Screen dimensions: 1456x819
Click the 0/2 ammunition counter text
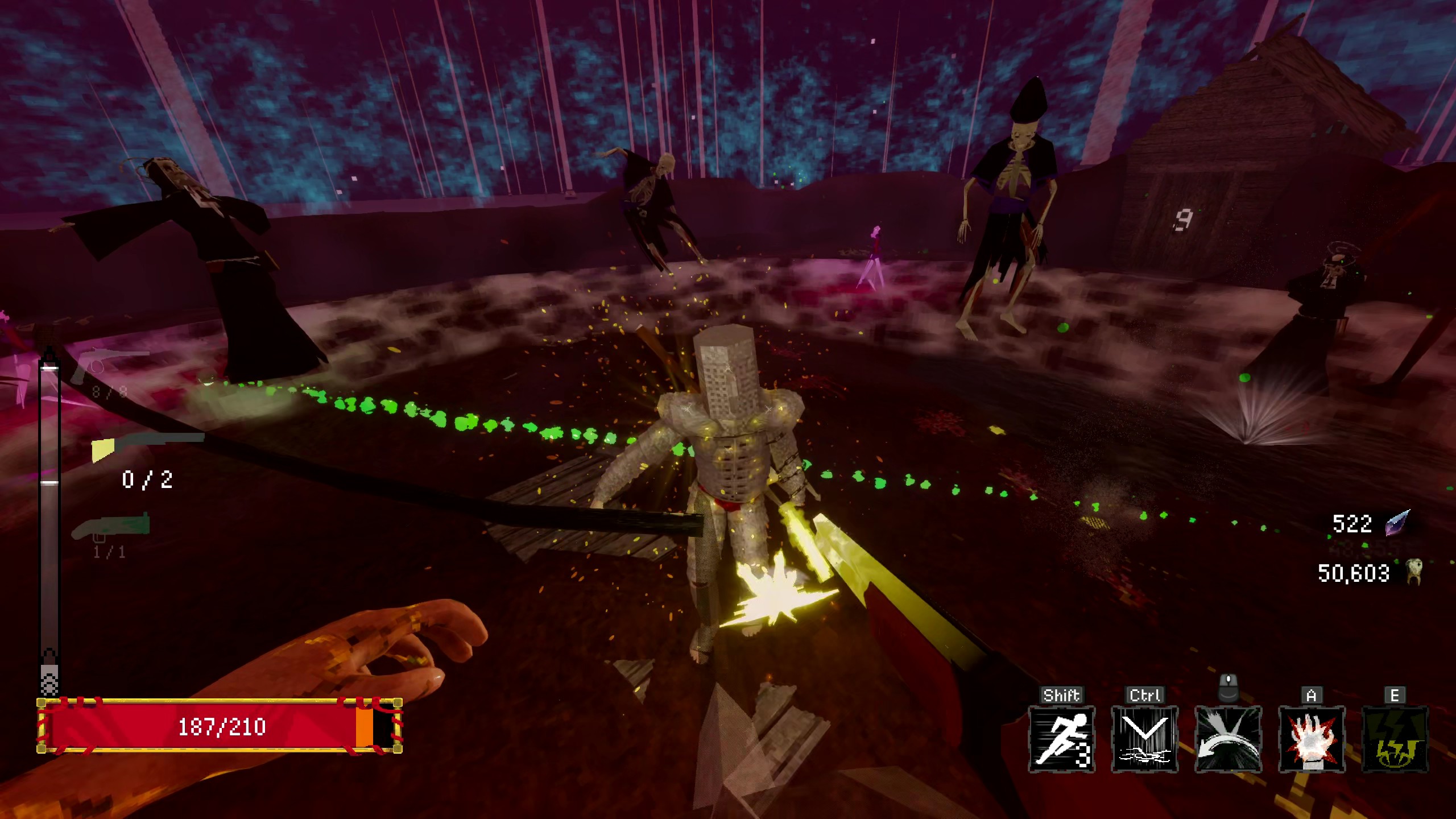[149, 479]
